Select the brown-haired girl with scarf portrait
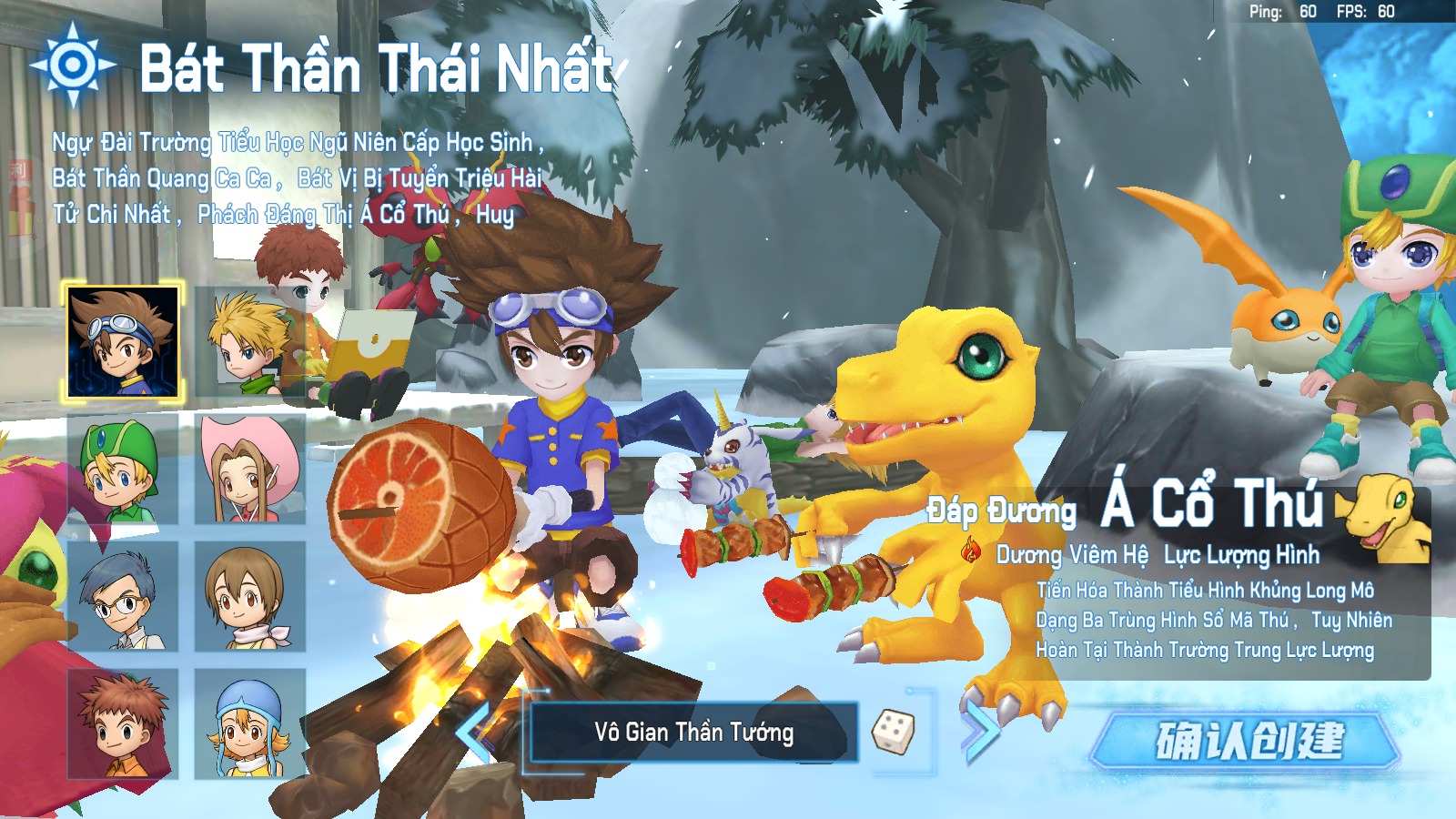Viewport: 1456px width, 819px height. 249,597
